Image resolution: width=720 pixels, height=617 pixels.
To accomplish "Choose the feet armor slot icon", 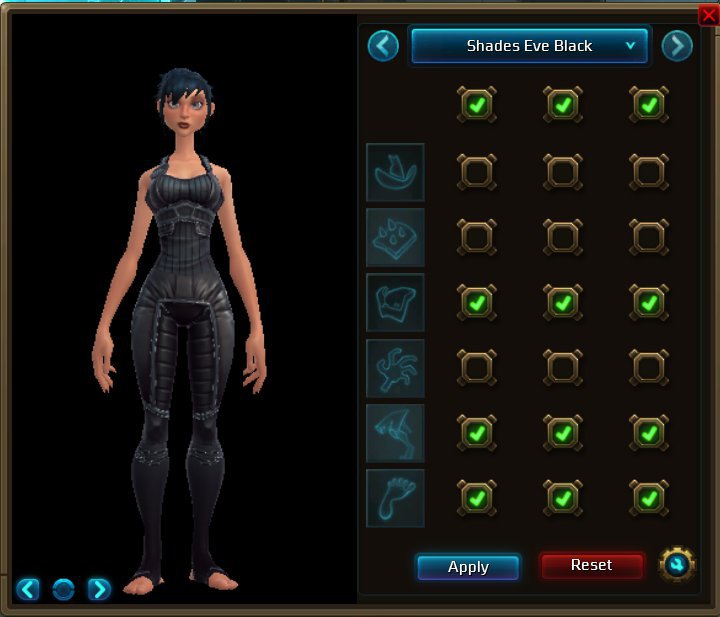I will (x=395, y=498).
